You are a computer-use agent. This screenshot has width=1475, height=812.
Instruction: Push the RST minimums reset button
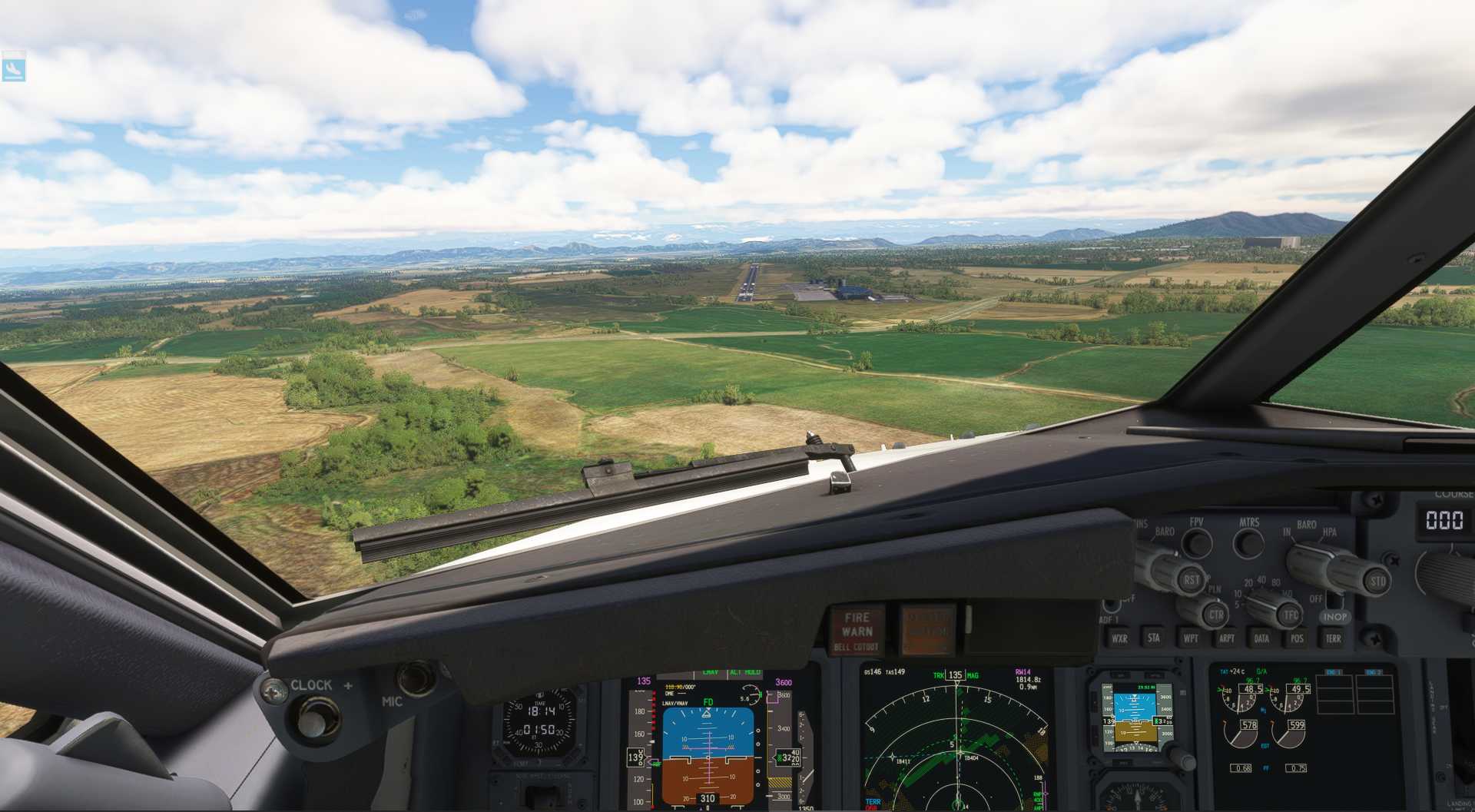point(1190,579)
